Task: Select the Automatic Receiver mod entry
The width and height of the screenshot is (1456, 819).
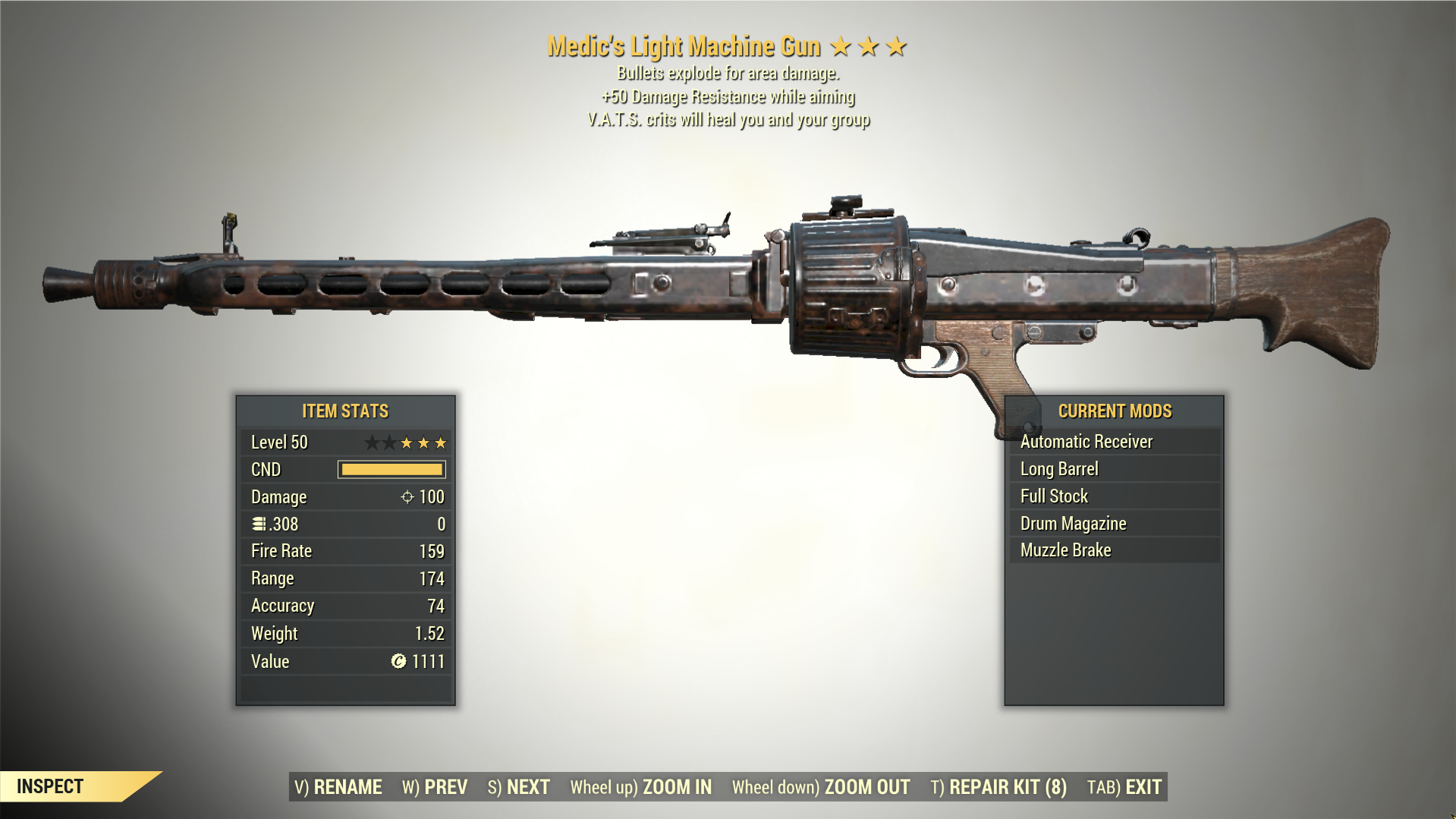Action: [1086, 441]
